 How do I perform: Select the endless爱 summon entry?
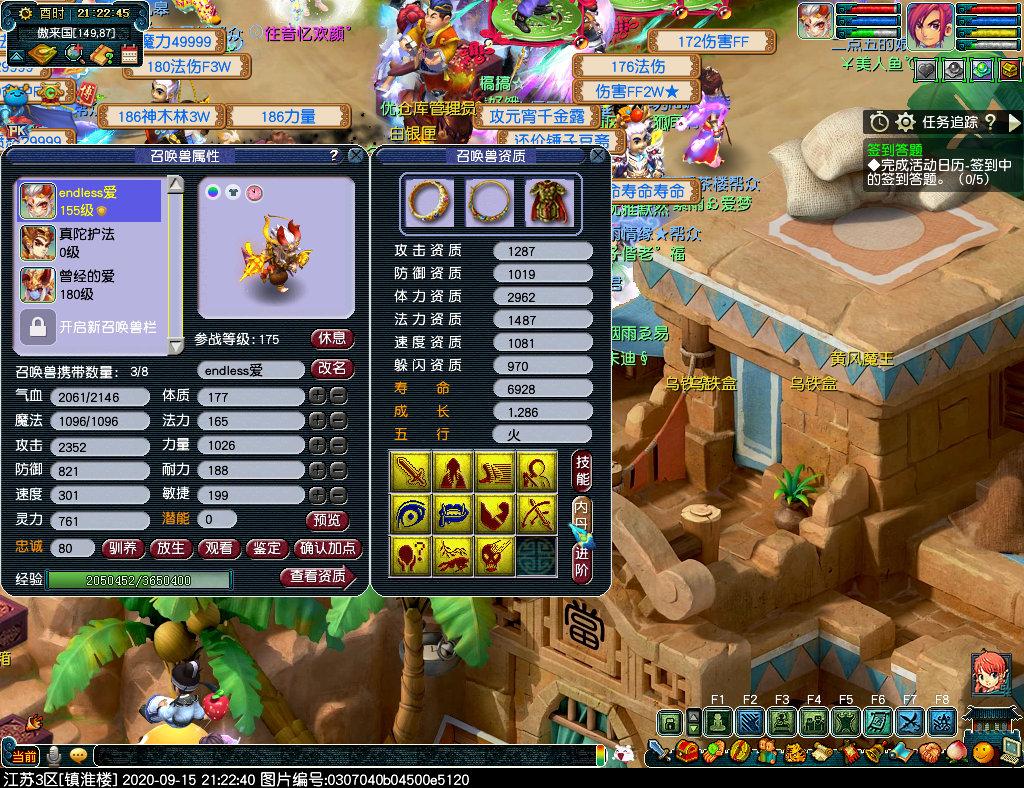[x=90, y=201]
